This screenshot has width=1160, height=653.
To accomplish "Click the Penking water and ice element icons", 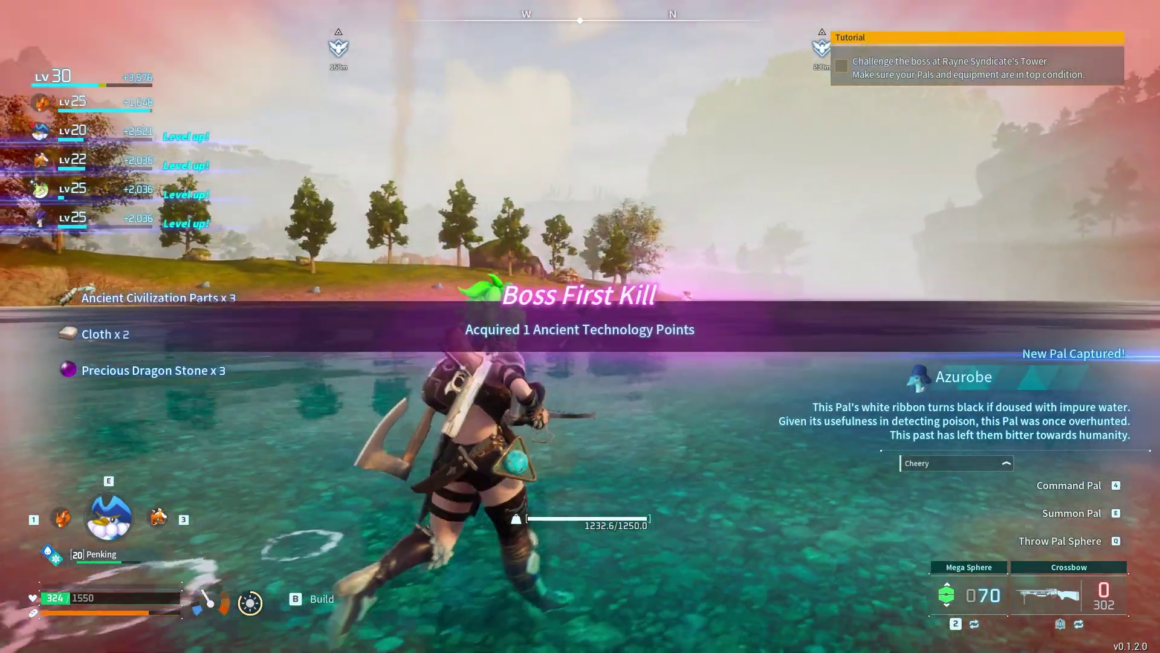I will tap(51, 553).
